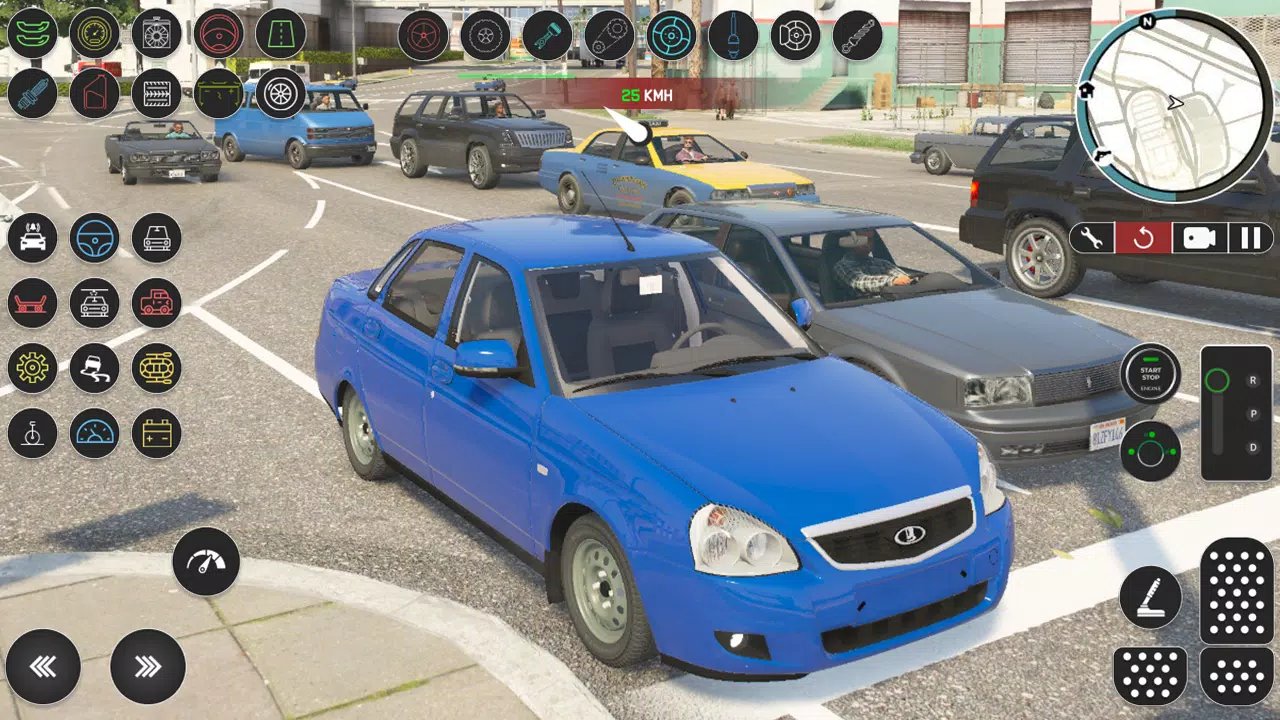Pull the handbrake lever button

tap(1150, 597)
